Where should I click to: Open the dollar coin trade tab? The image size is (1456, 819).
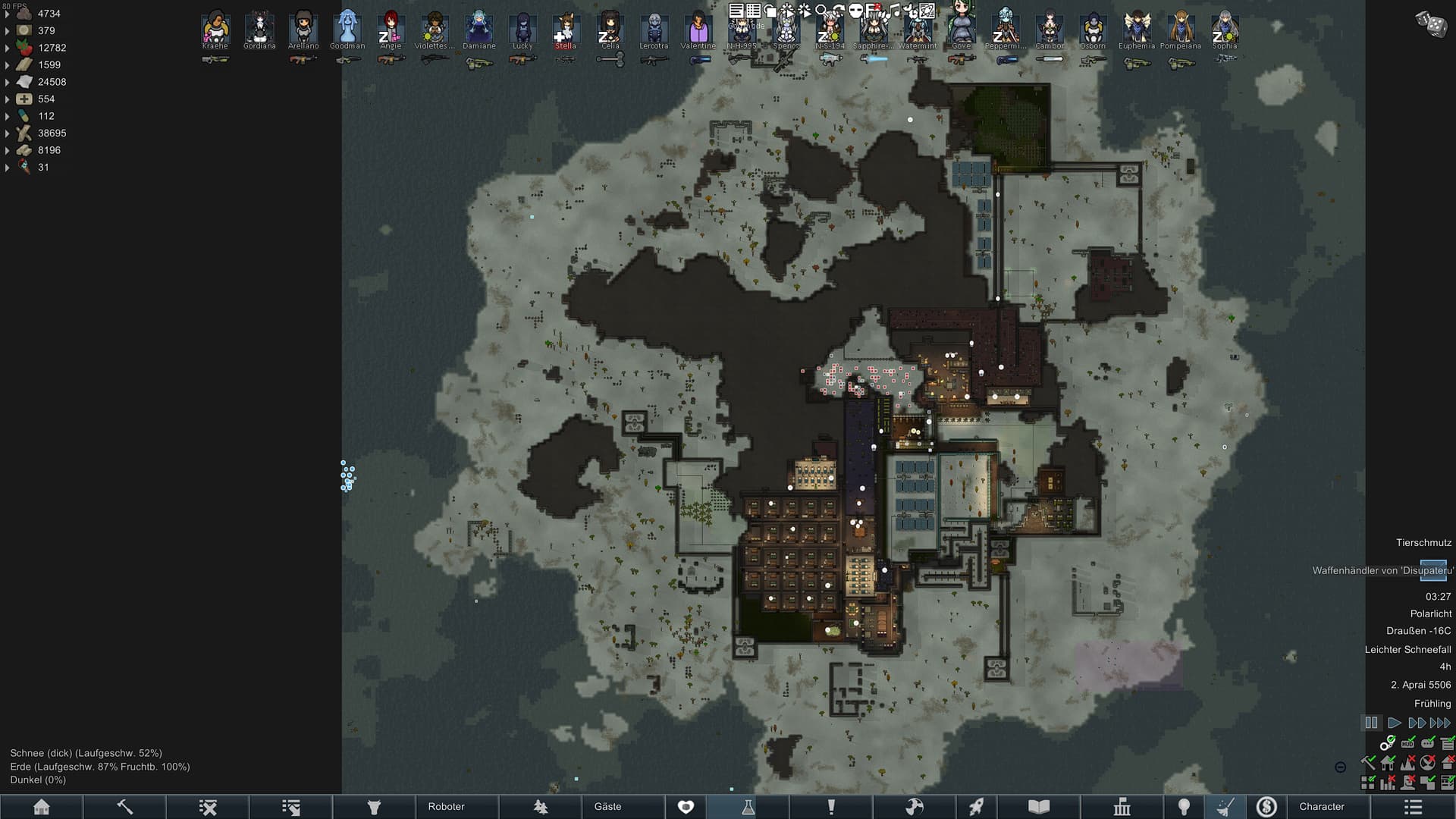1266,807
